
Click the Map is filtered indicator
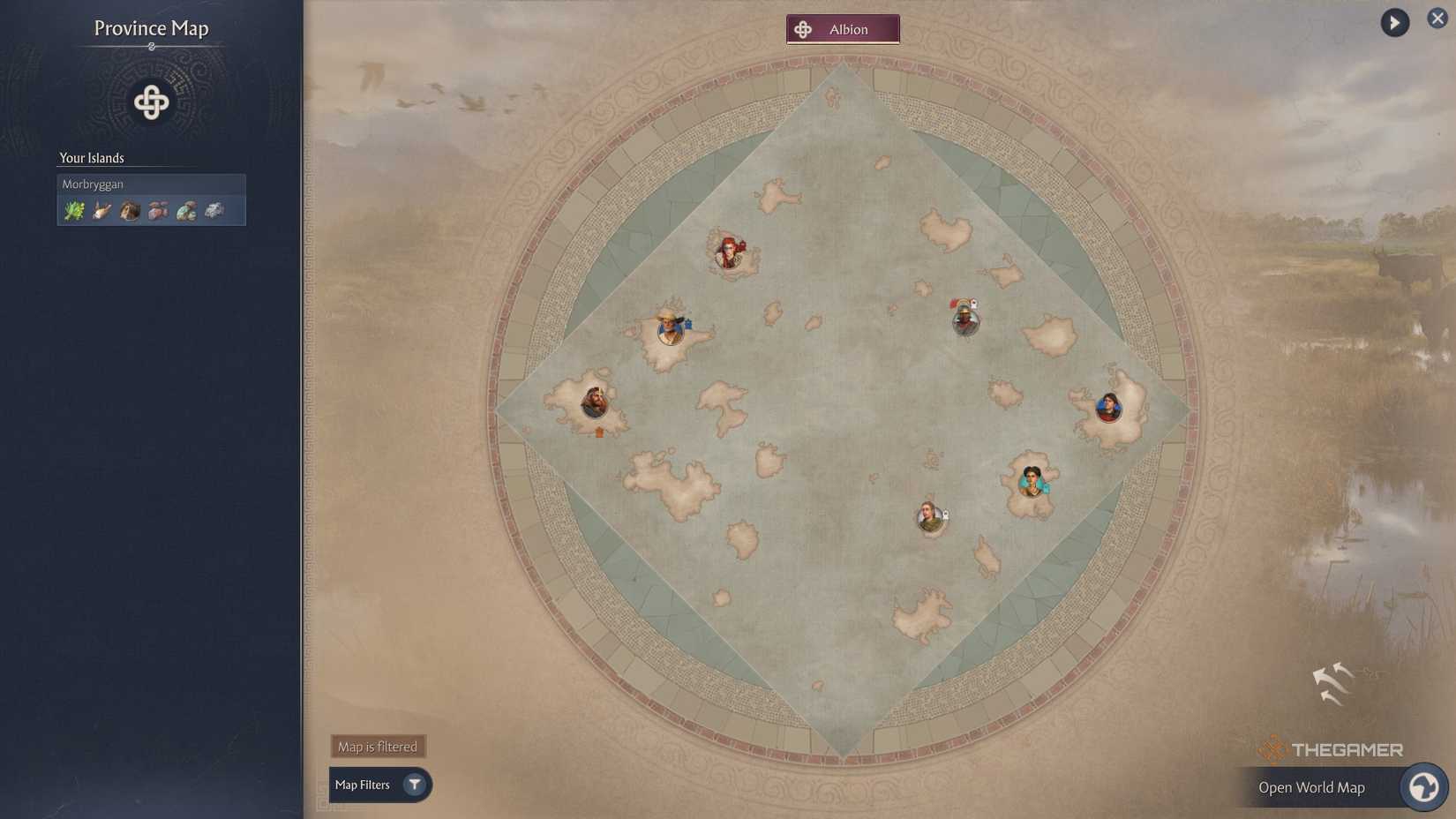(377, 746)
